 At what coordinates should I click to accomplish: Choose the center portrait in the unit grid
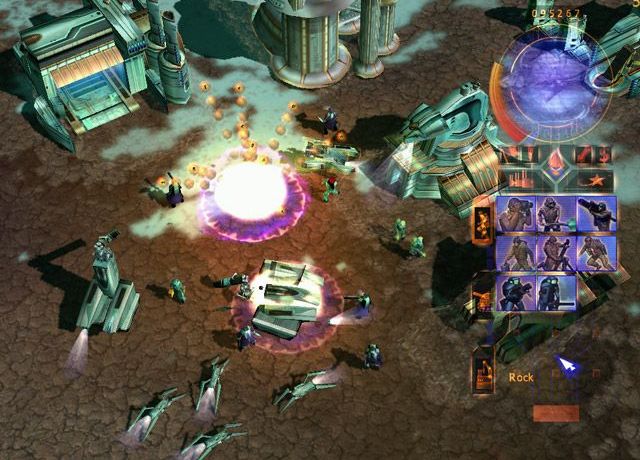click(x=556, y=252)
